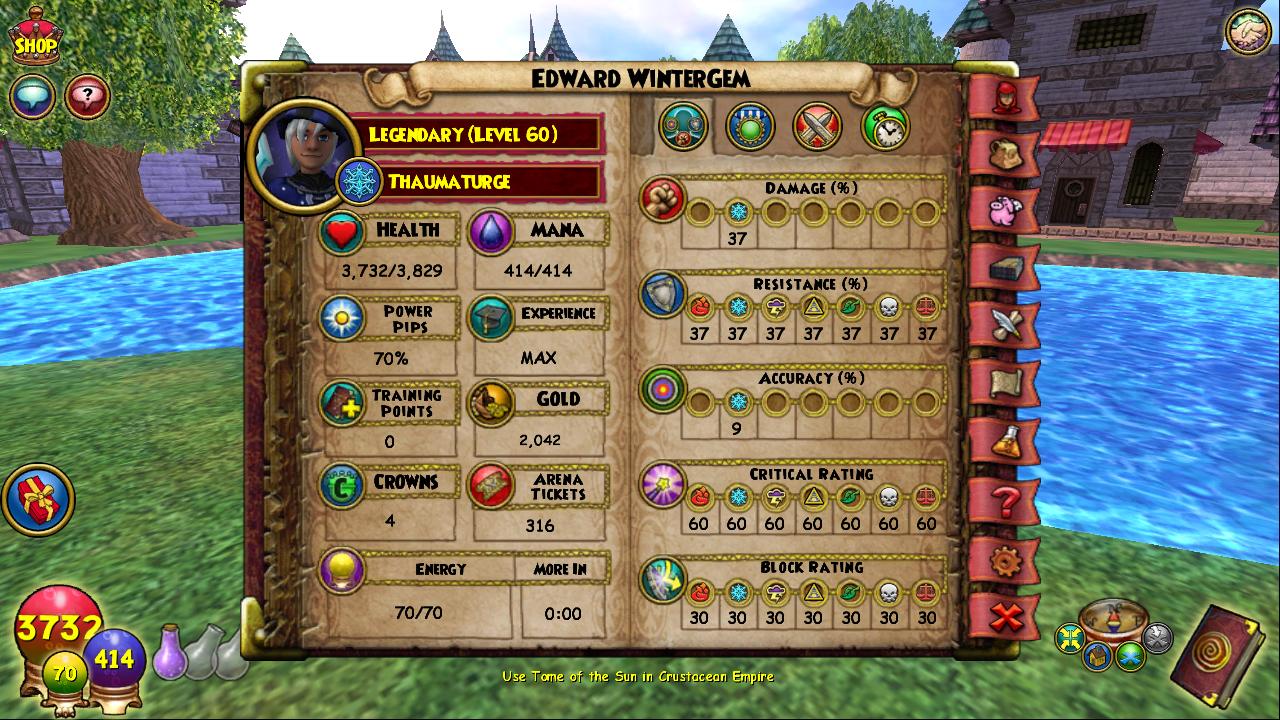Open the pink piggy bookmark
Image resolution: width=1280 pixels, height=720 pixels.
pos(1002,211)
